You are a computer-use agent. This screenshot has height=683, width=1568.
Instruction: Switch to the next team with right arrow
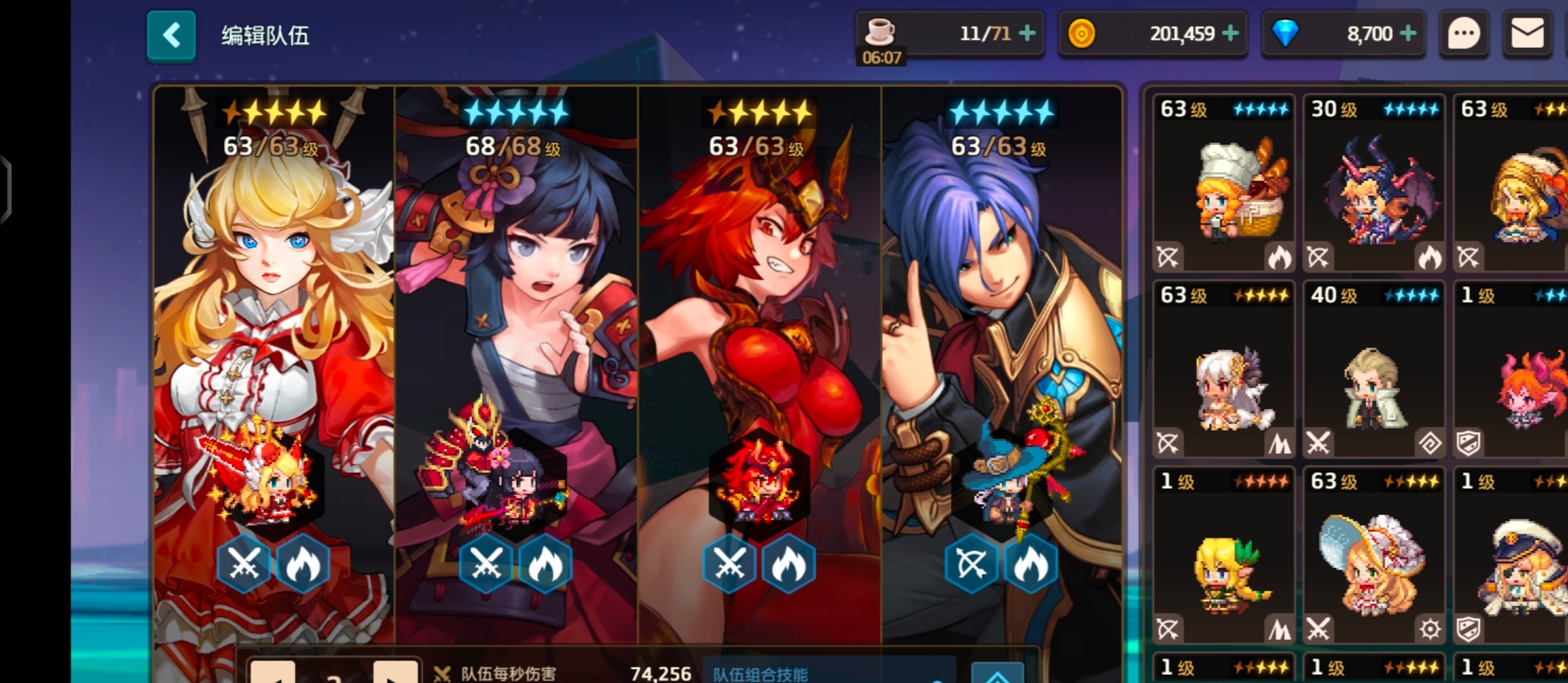click(x=395, y=673)
